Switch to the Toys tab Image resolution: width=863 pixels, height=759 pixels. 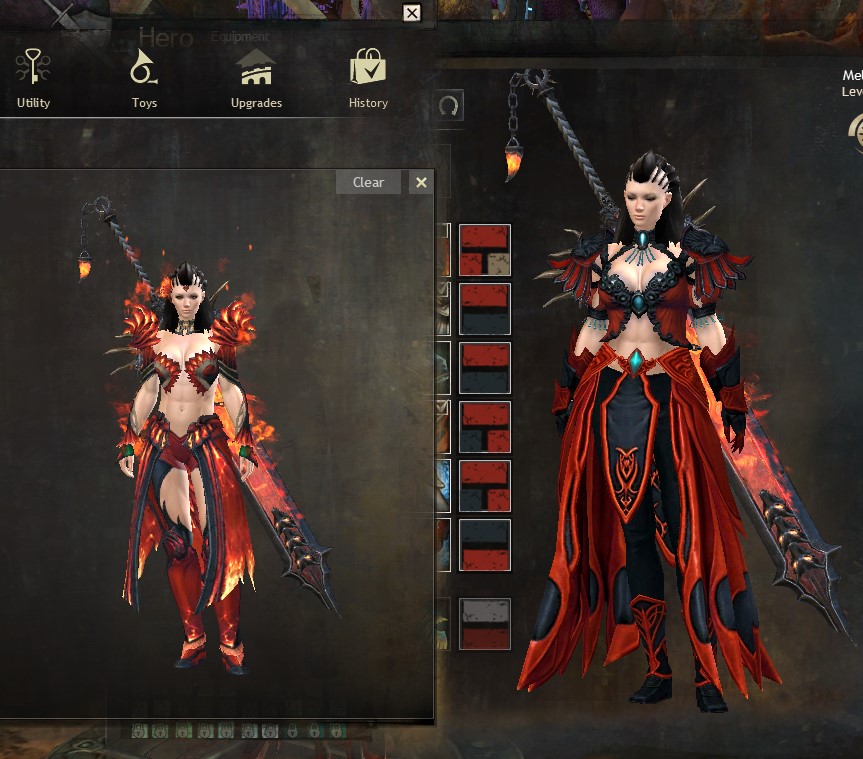pyautogui.click(x=144, y=79)
